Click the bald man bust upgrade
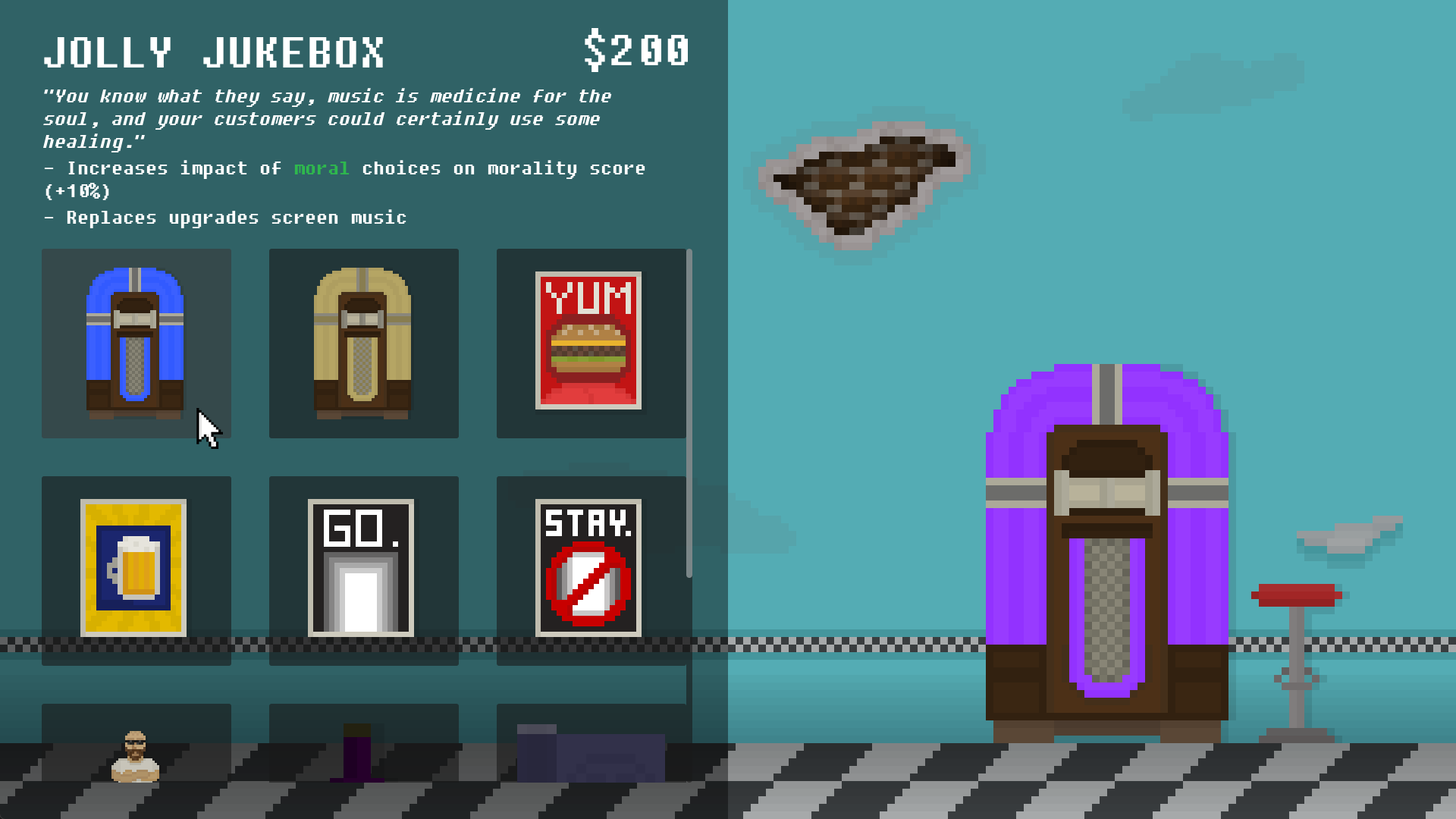This screenshot has height=819, width=1456. (x=136, y=758)
